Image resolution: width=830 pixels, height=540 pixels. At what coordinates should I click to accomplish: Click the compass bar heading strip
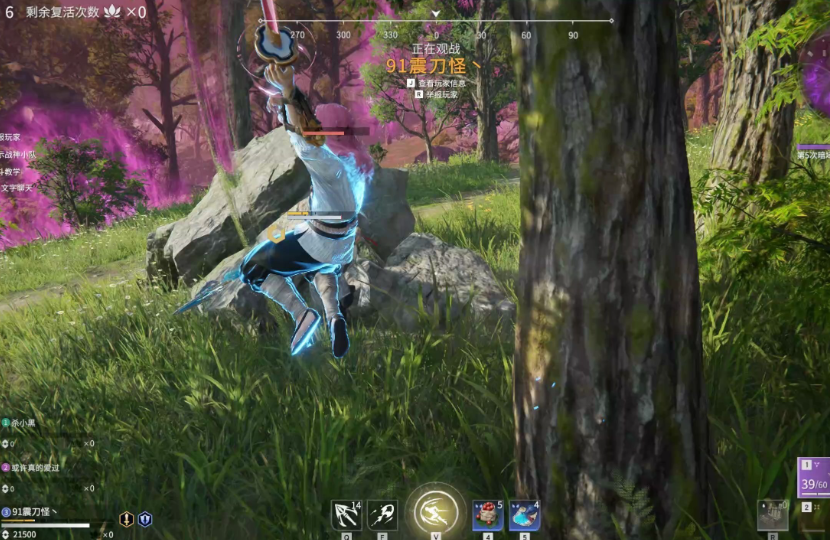(436, 22)
